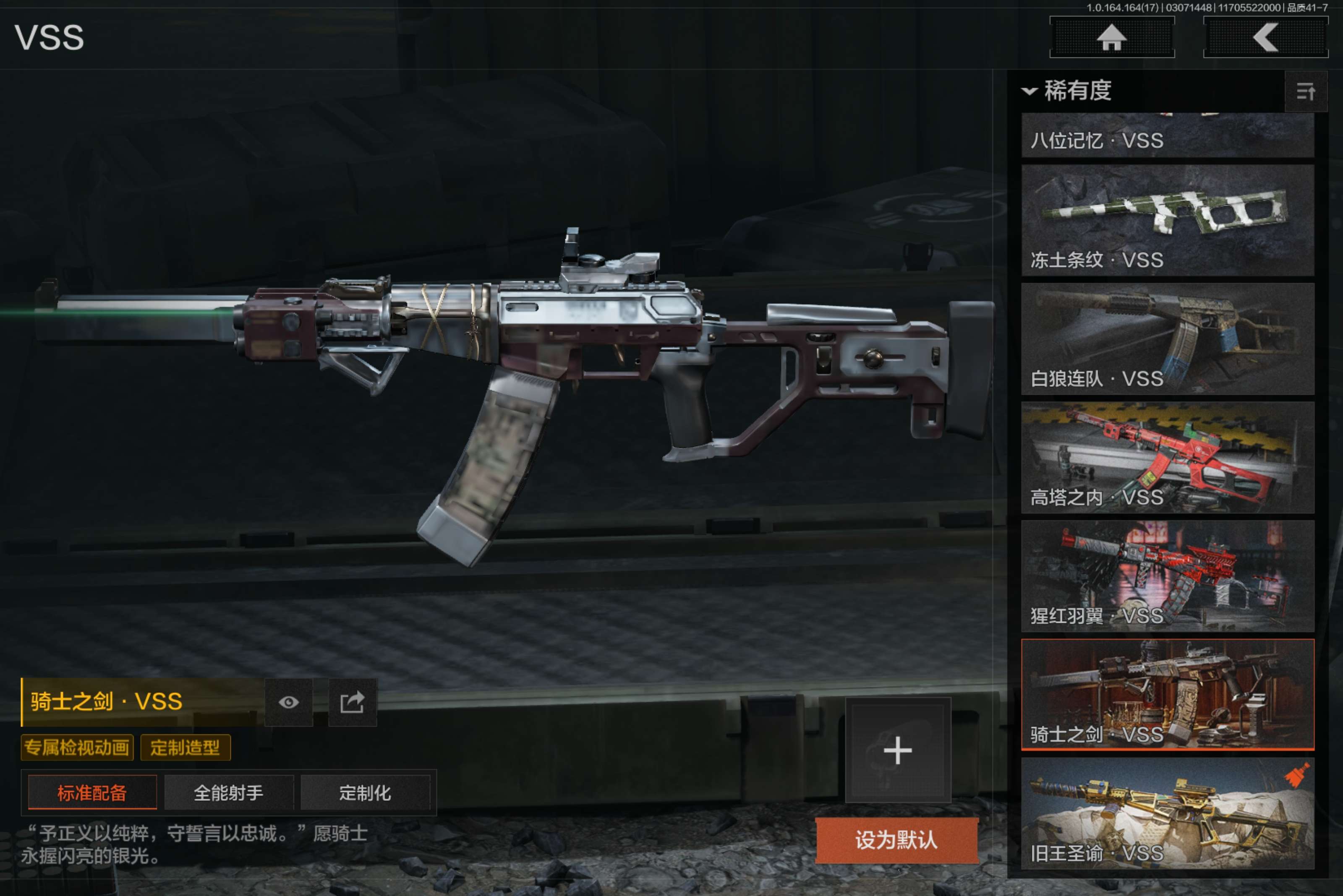Share the weapon skin
1343x896 pixels.
pos(352,702)
